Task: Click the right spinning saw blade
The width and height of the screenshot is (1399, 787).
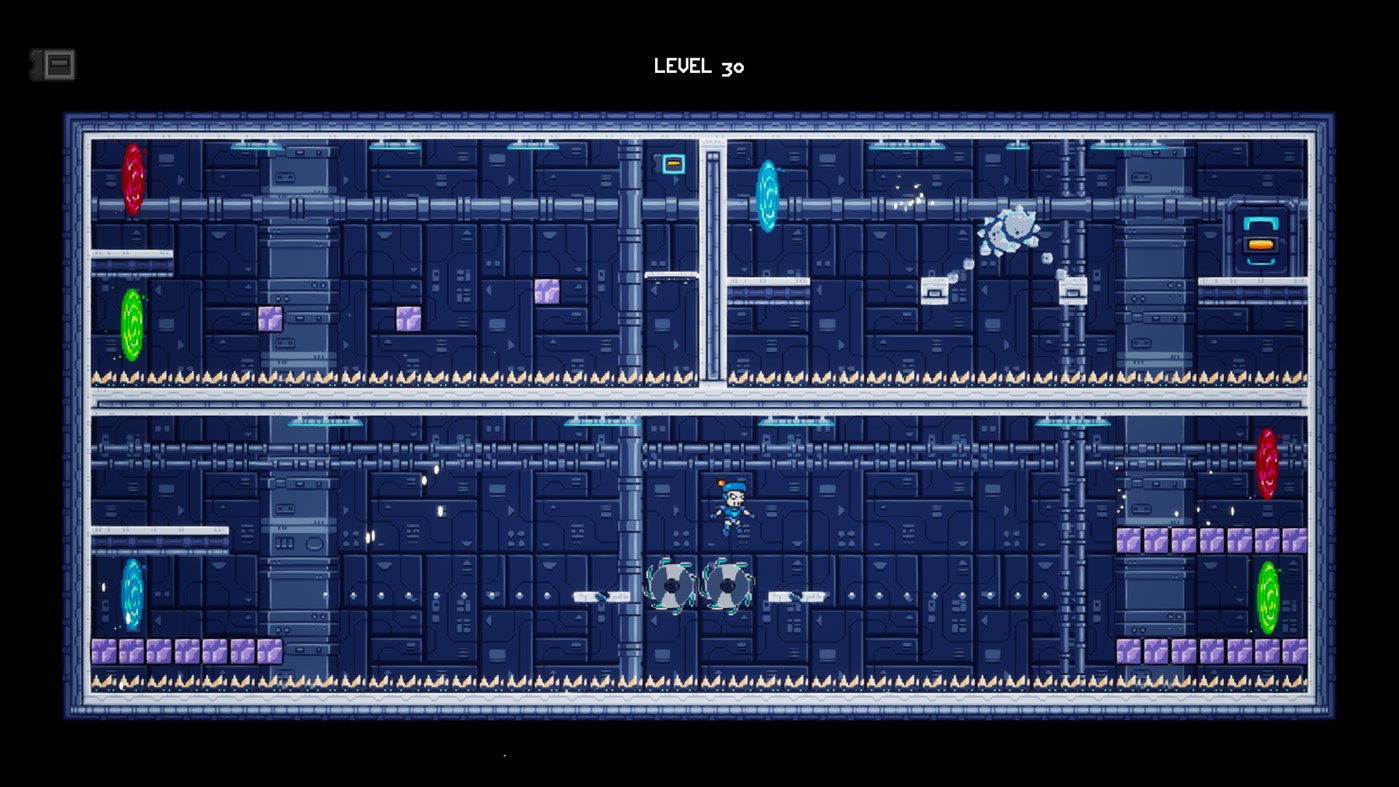Action: point(728,585)
